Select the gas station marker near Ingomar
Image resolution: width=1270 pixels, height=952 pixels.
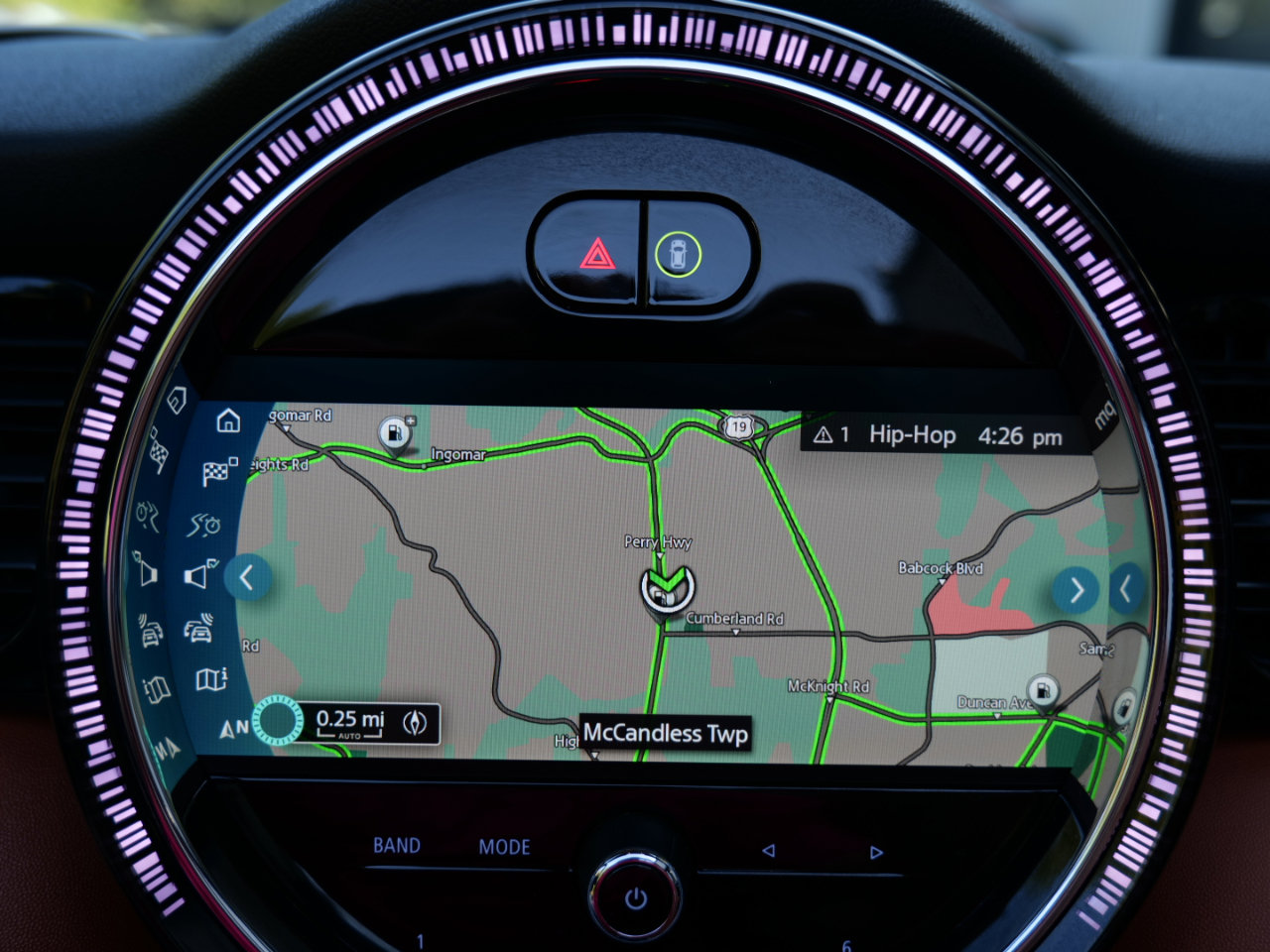(x=395, y=432)
